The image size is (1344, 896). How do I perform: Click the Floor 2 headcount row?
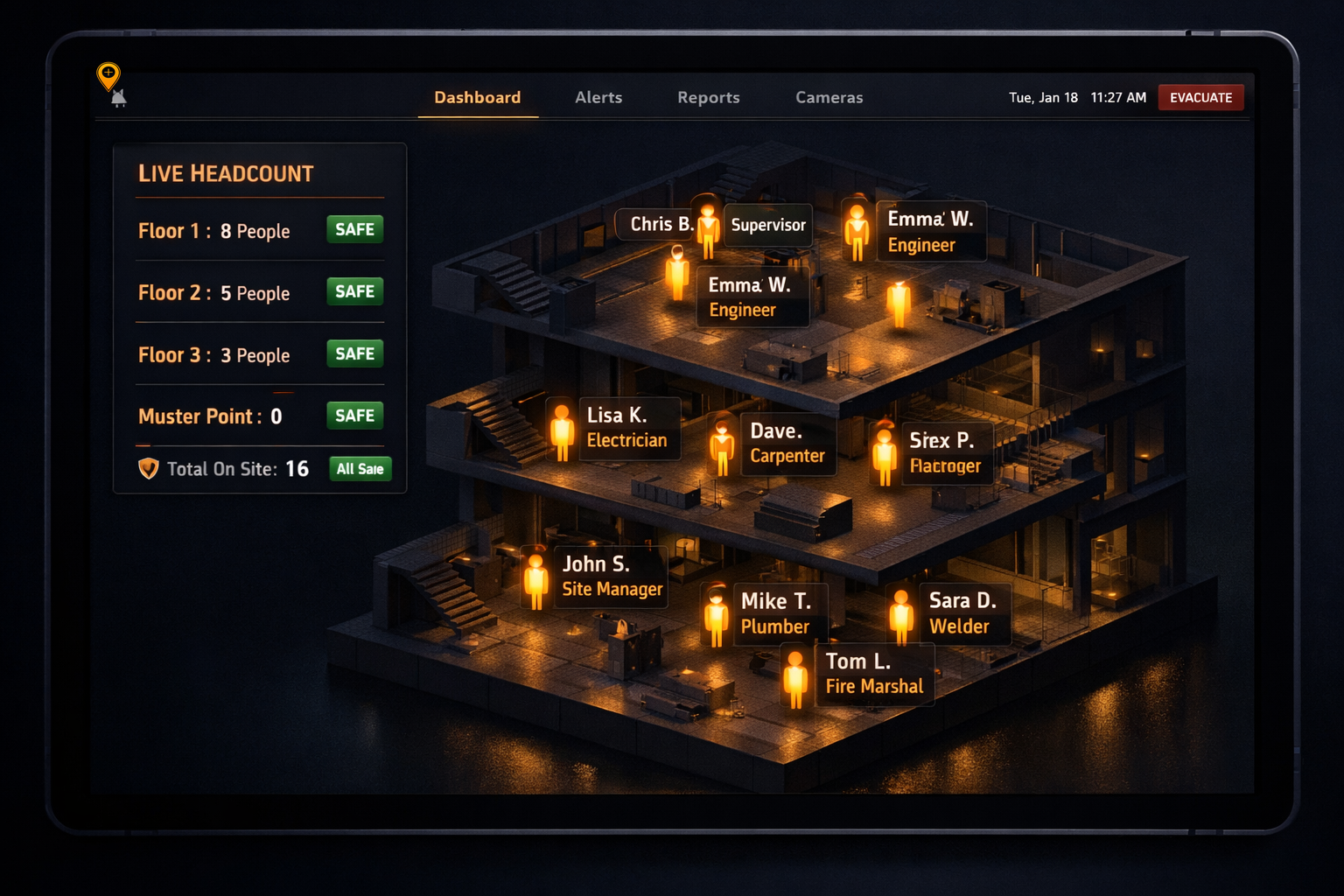pos(215,293)
